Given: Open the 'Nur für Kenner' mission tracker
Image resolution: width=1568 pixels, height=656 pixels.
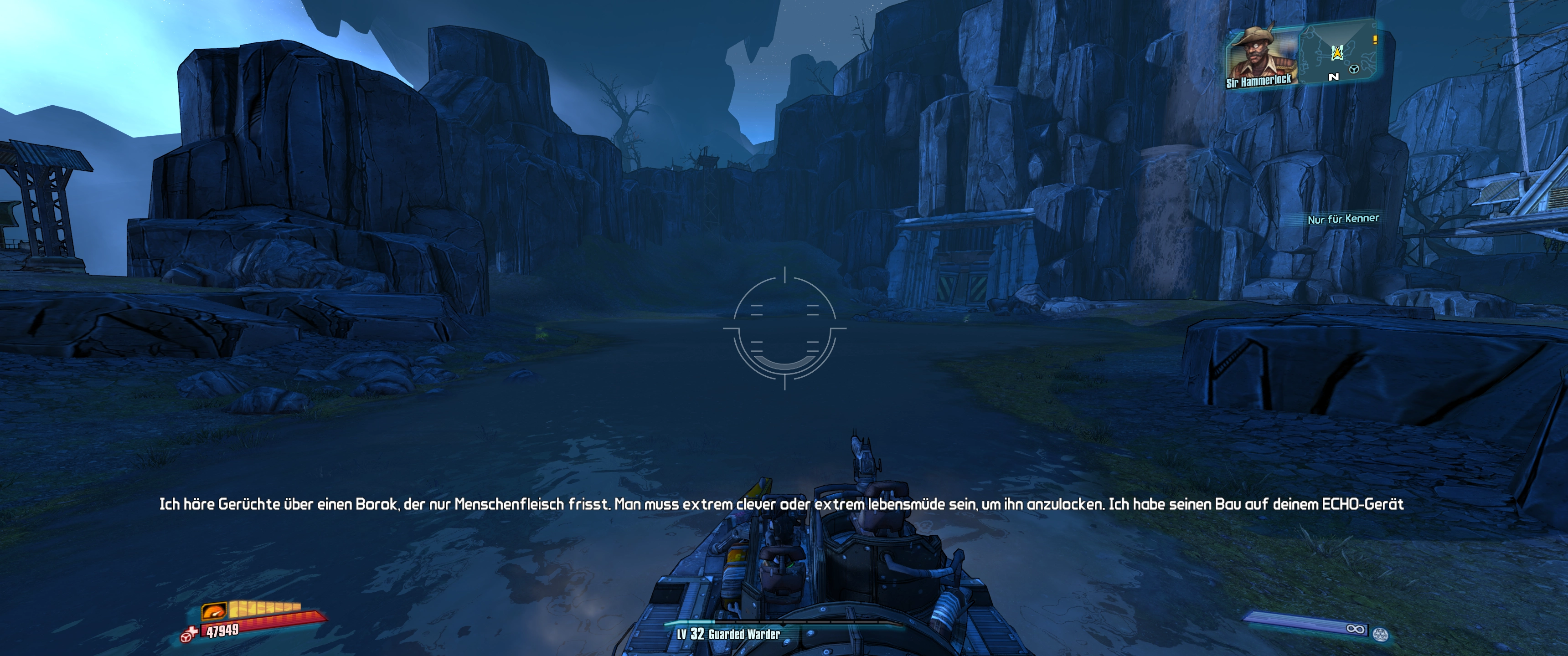Looking at the screenshot, I should coord(1343,219).
